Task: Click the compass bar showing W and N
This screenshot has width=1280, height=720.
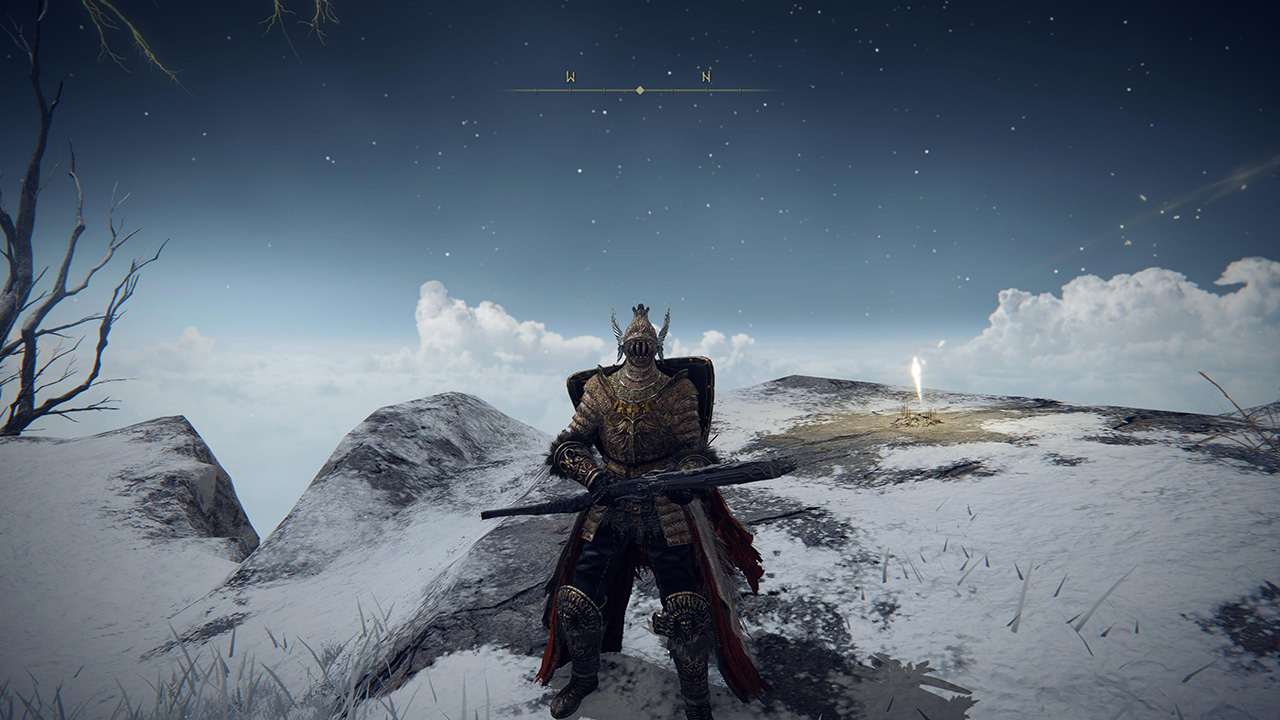Action: [x=639, y=89]
